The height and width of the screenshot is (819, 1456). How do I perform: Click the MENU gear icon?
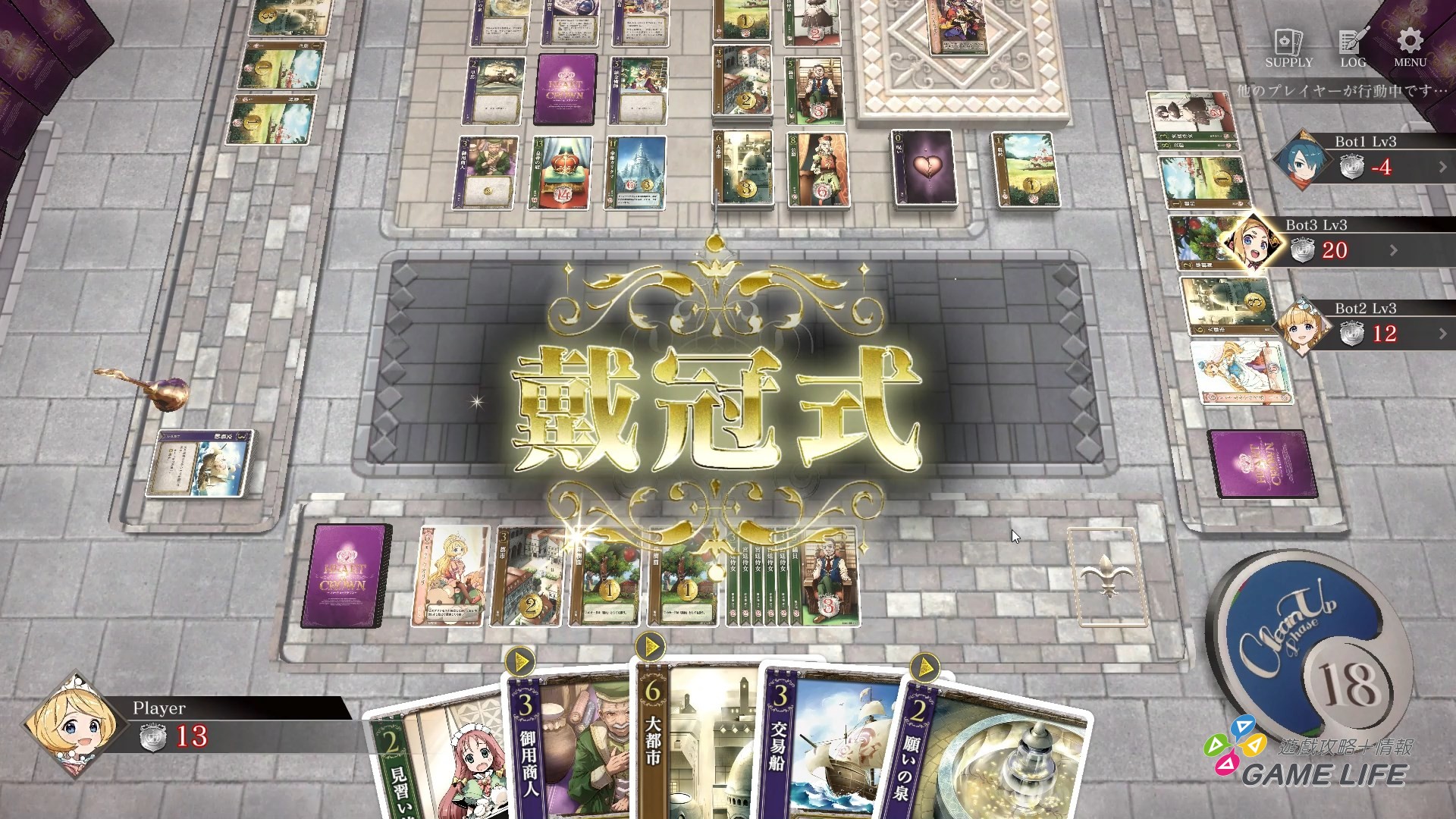pos(1408,42)
